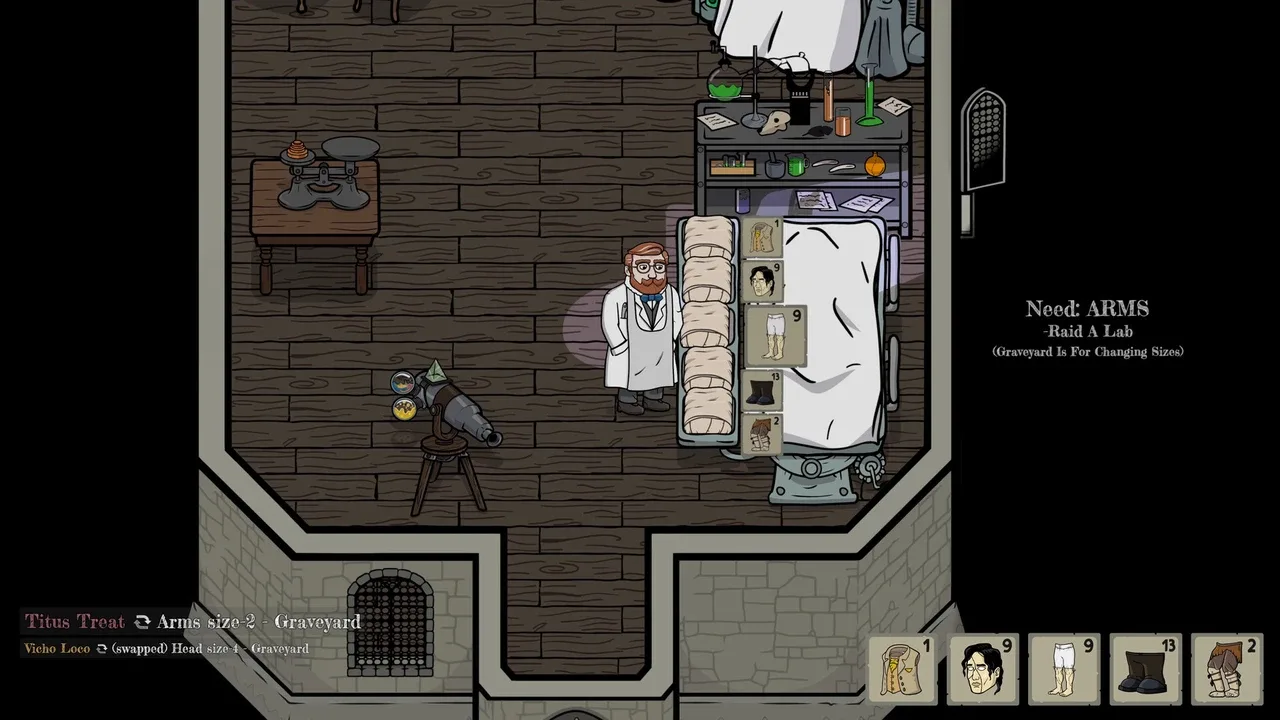This screenshot has height=720, width=1280.
Task: Click the vest torso tile beside the operating table
Action: click(x=762, y=239)
